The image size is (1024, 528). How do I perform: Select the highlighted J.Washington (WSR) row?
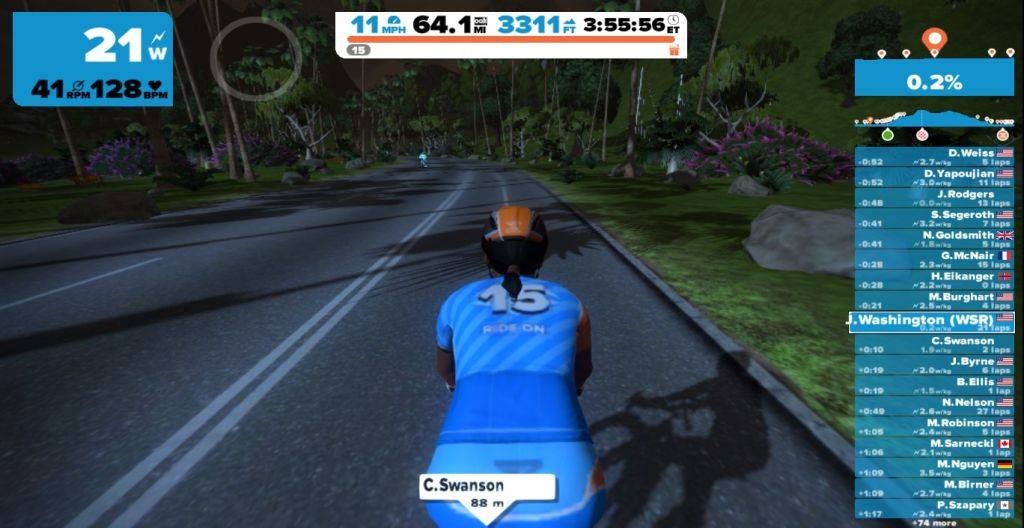(x=932, y=322)
